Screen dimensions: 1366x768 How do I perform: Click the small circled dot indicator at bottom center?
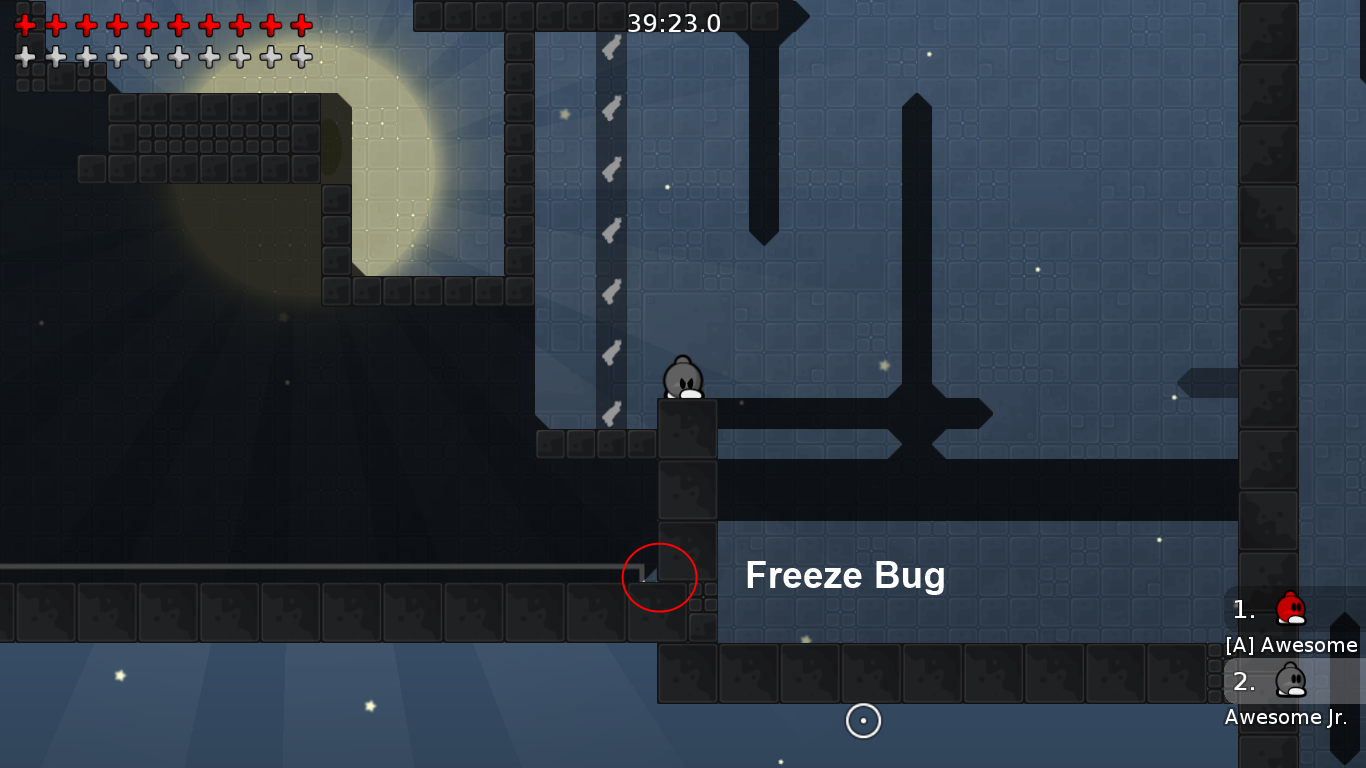(863, 720)
